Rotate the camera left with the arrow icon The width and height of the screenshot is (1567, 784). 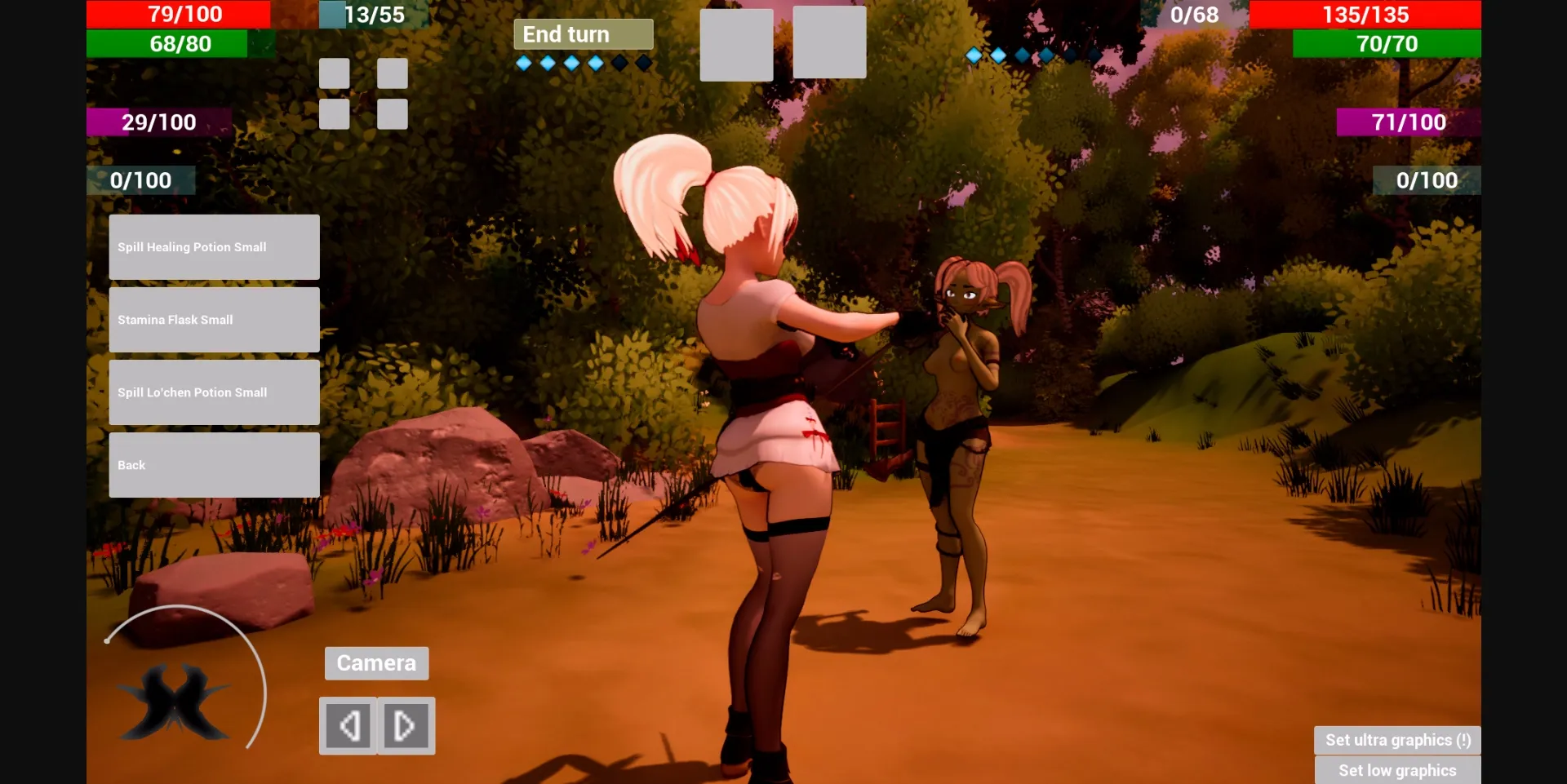tap(348, 725)
